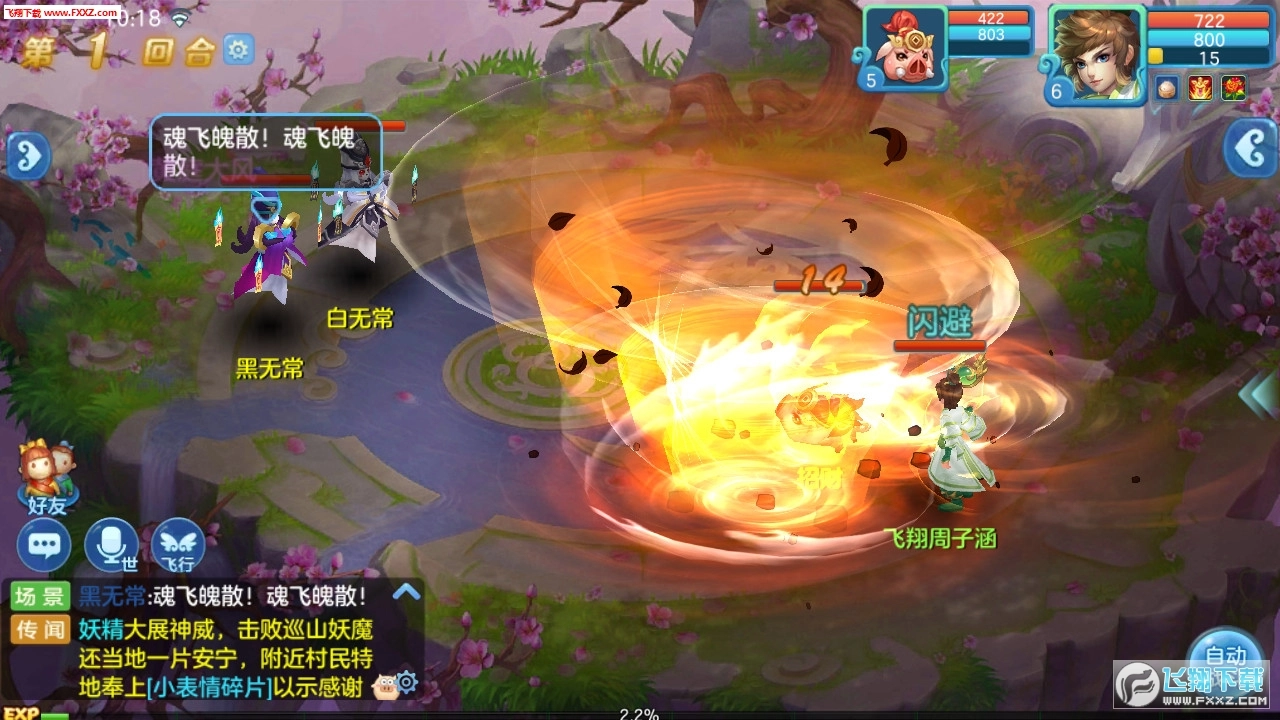Select the steamed bun item icon
The image size is (1280, 720).
[x=1166, y=87]
